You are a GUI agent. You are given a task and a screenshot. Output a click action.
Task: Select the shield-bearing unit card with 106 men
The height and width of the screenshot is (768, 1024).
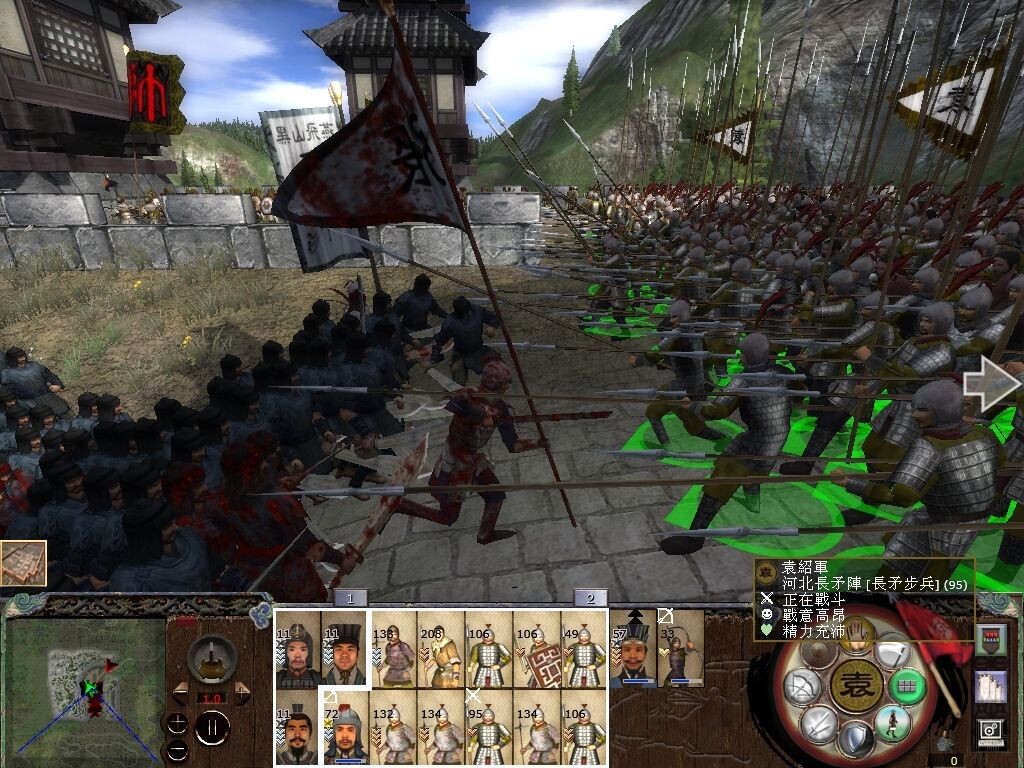tap(537, 649)
